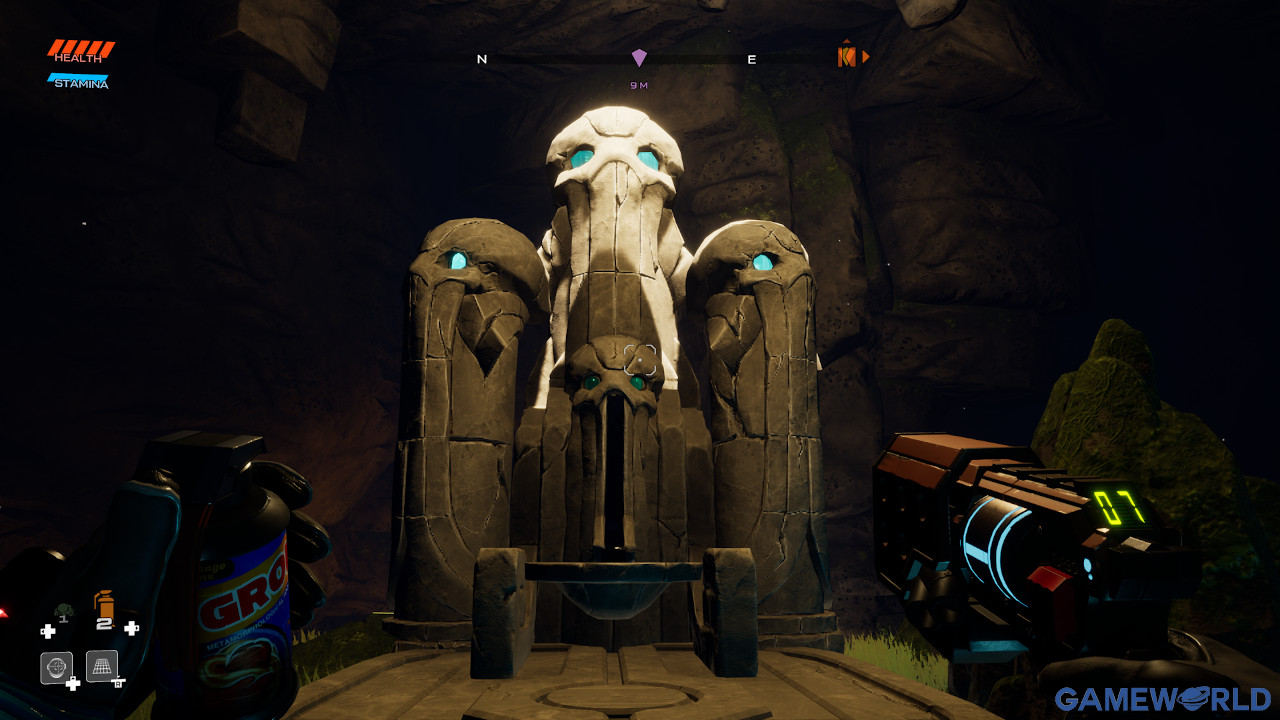1280x720 pixels.
Task: Select the alien bait in equipment slot 1
Action: (65, 610)
